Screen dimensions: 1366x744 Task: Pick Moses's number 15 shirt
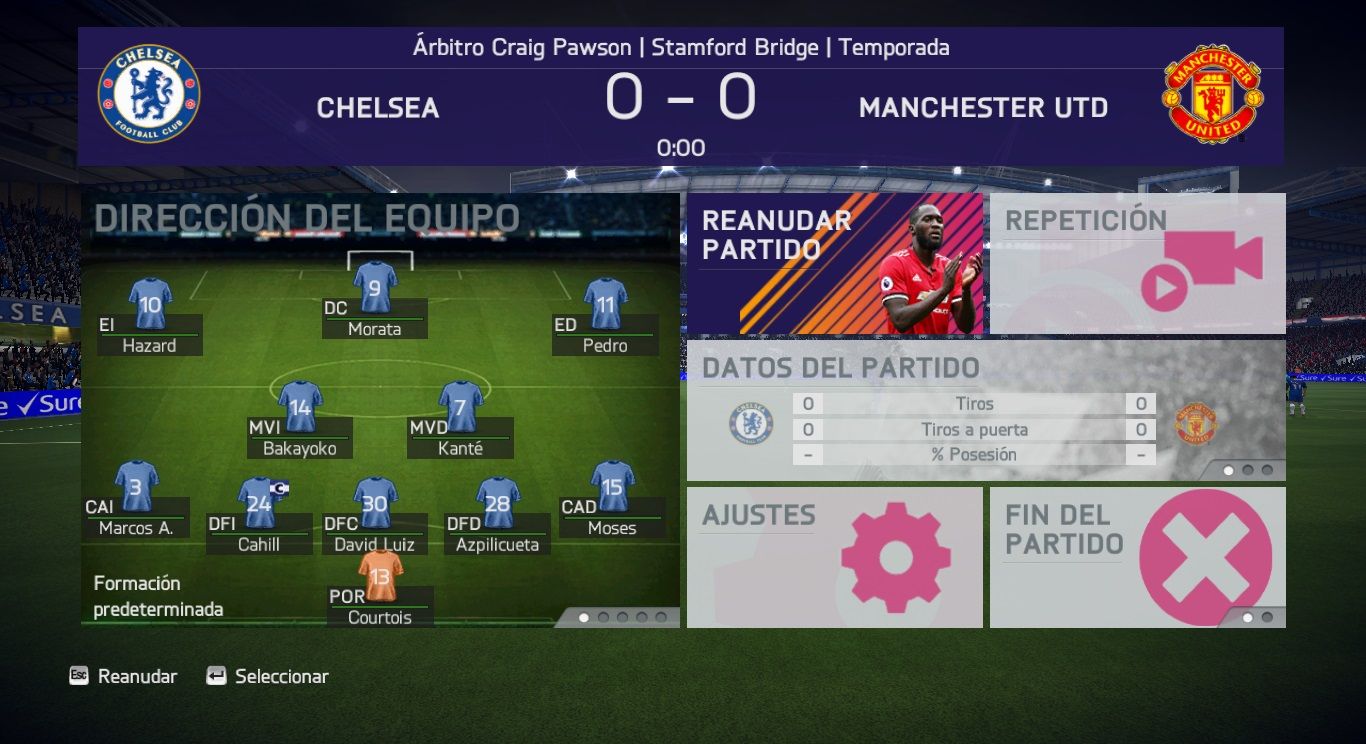click(x=612, y=486)
